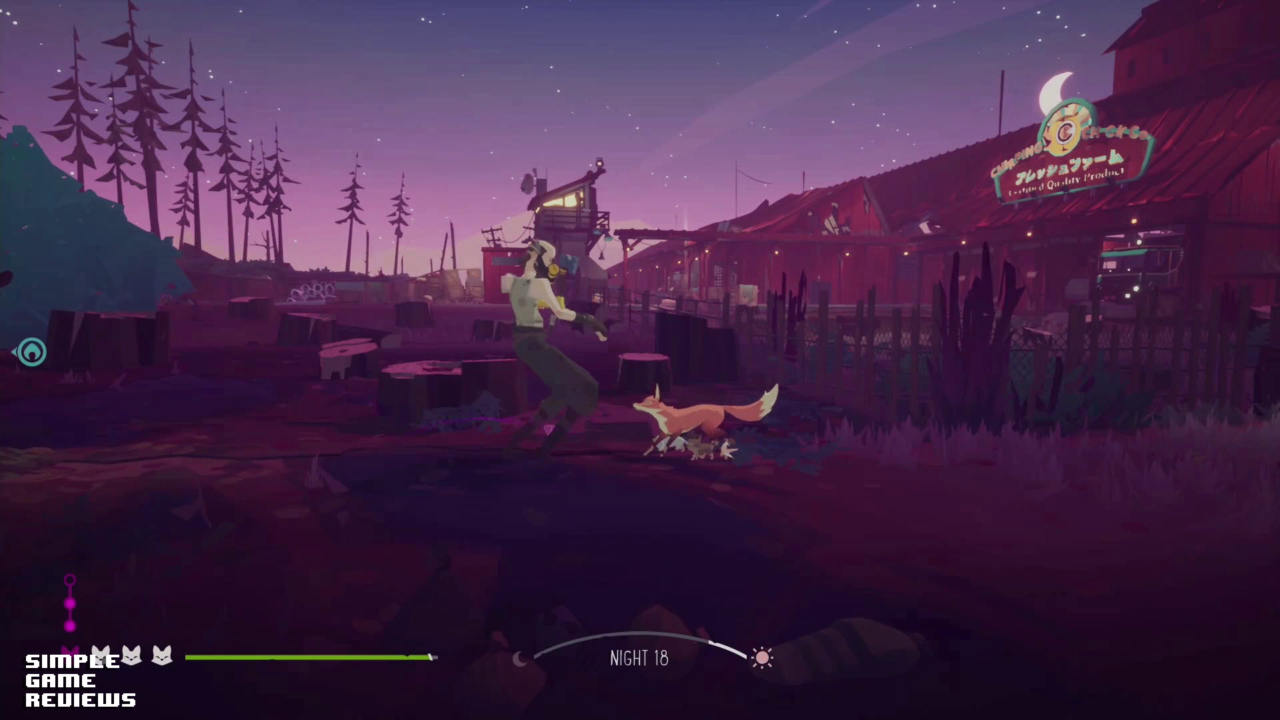Select the third fox cub head icon
The height and width of the screenshot is (720, 1280).
[162, 655]
